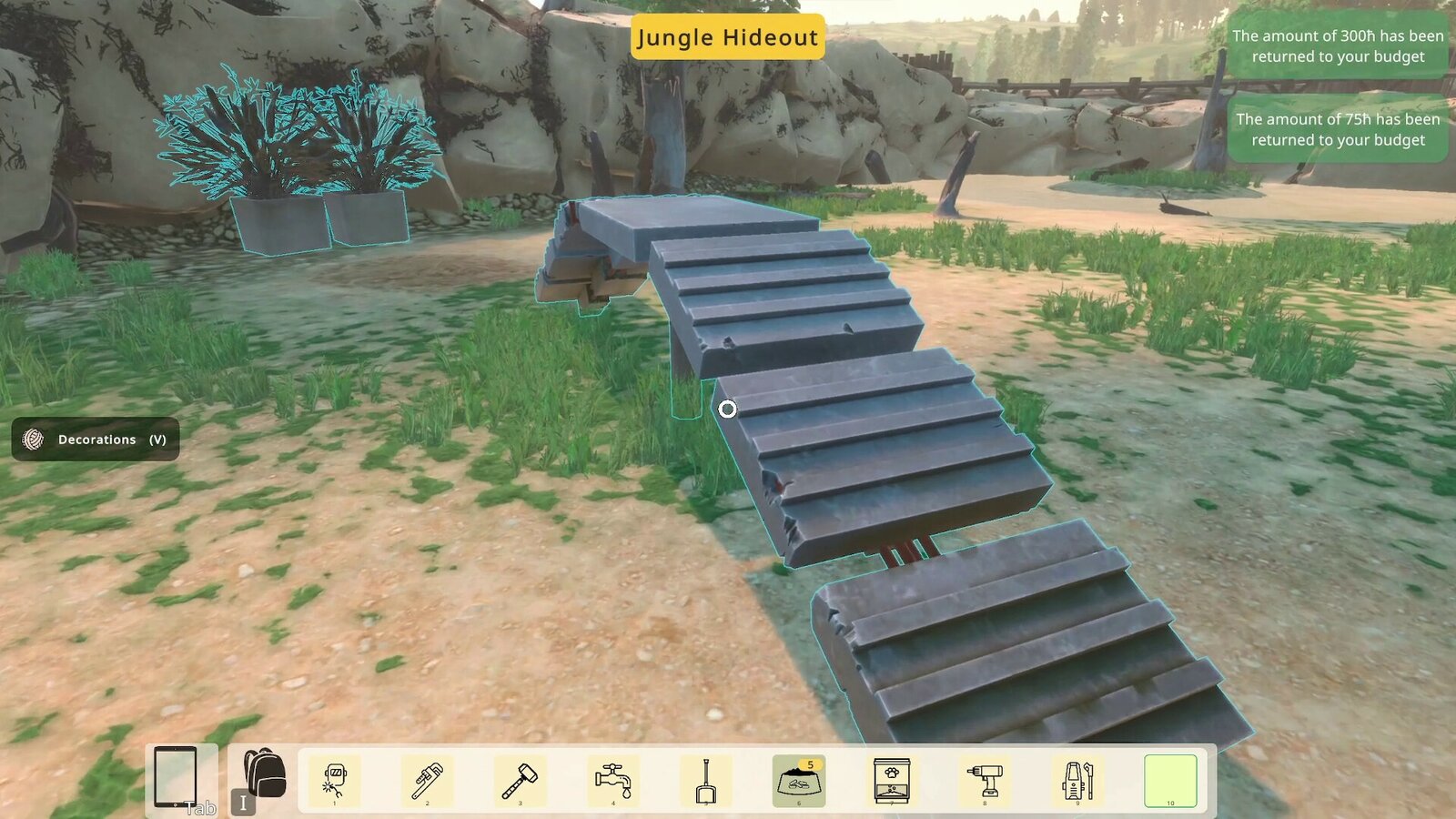Select the pressure washer in slot 9

click(1078, 779)
